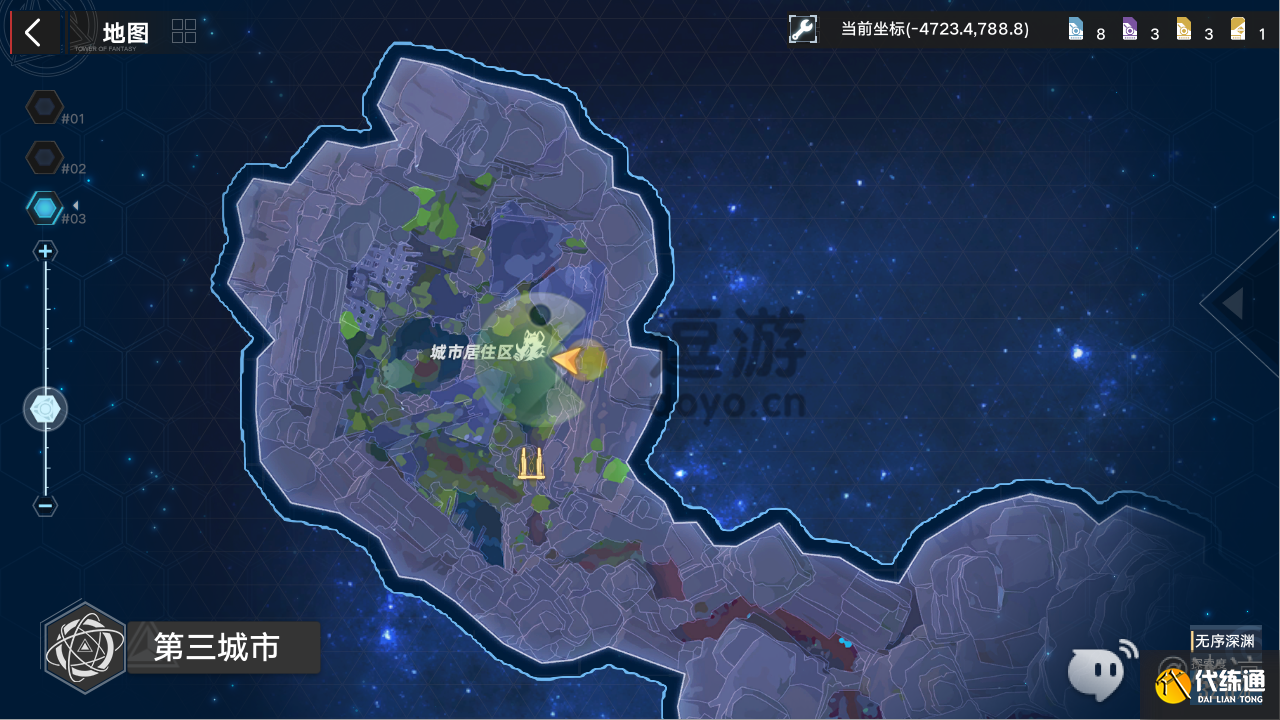Click the twin-tower landmark icon on the map

[530, 463]
